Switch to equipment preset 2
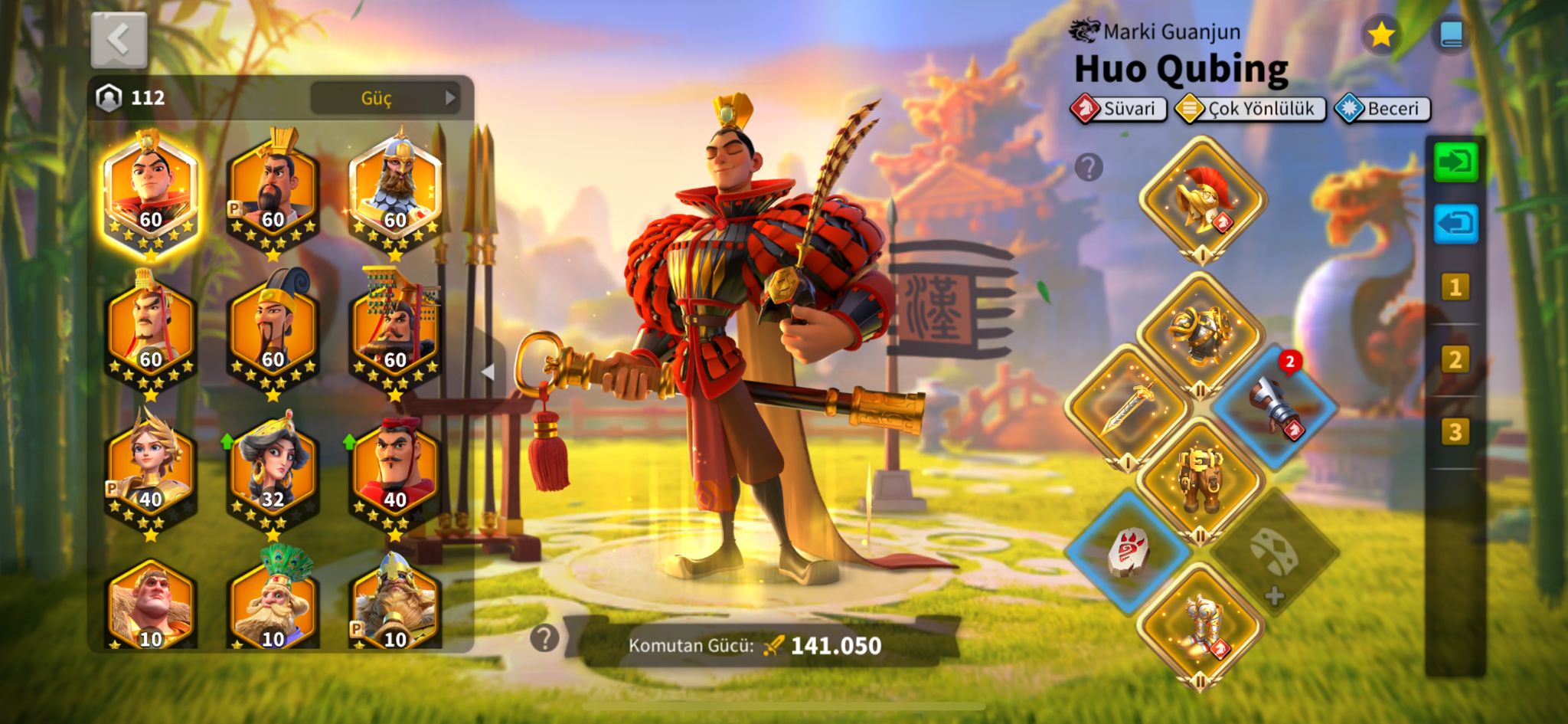 [1455, 359]
